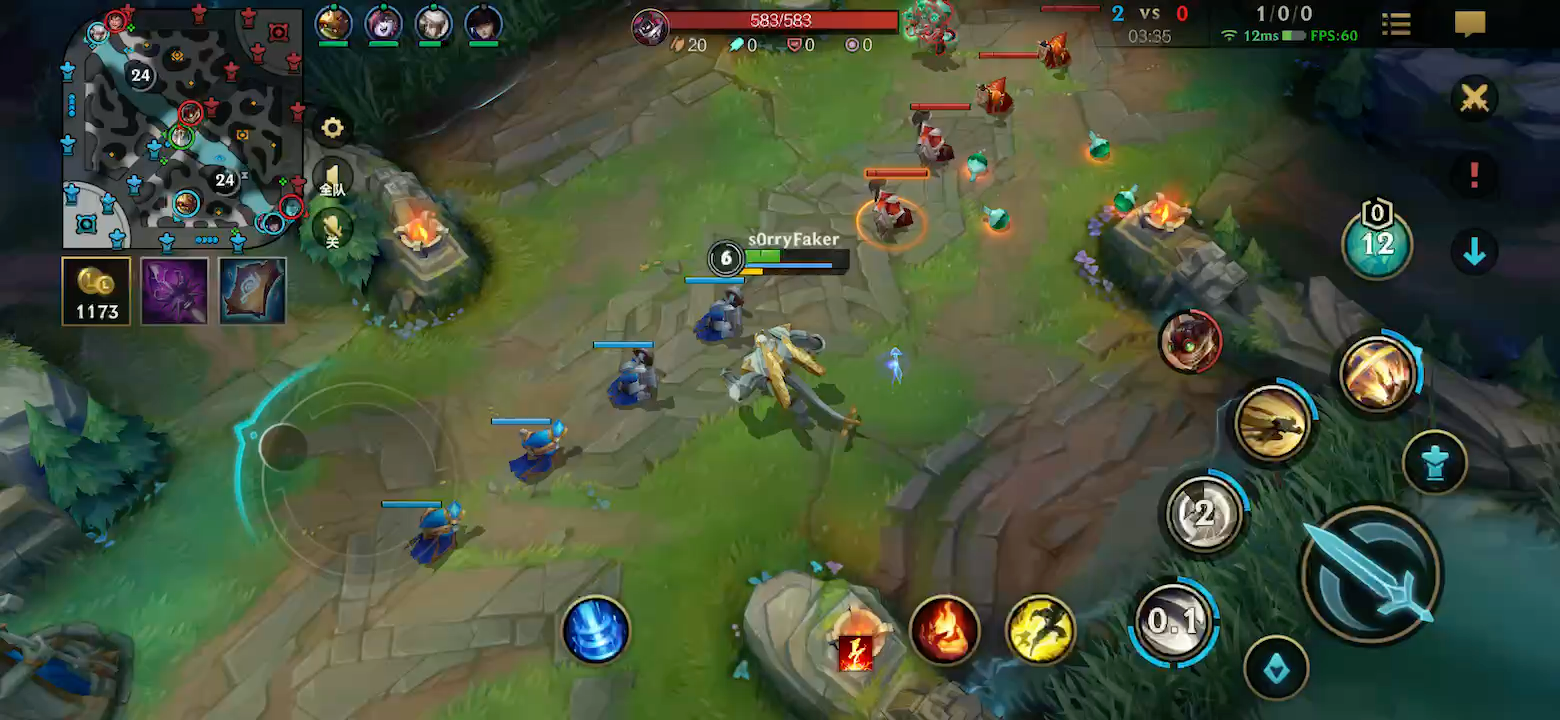
Task: Use the yellow Flash summoner spell
Action: click(1040, 630)
